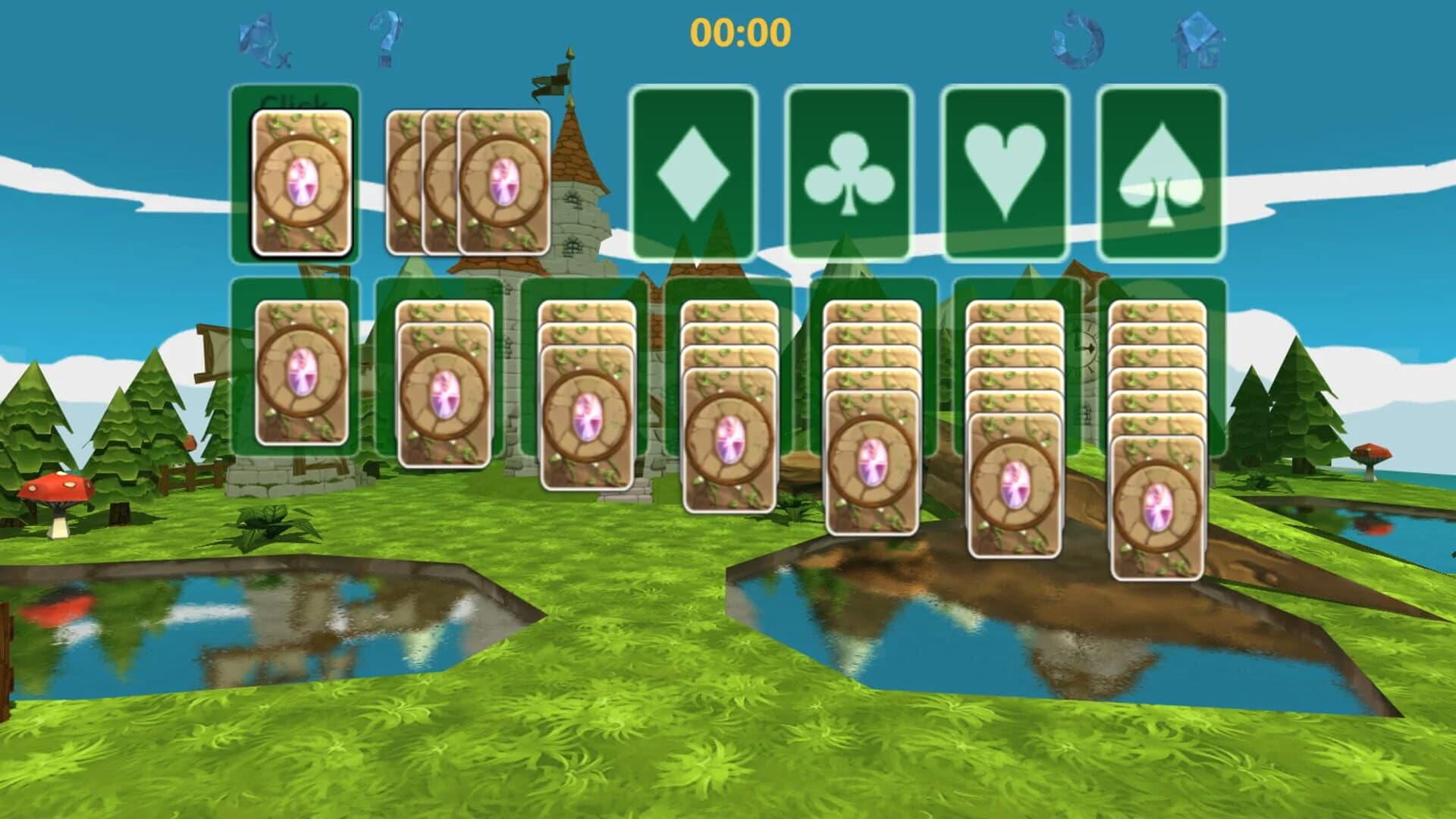Restart the game with the circular arrow icon
Screen dimensions: 1456x819
click(1077, 38)
